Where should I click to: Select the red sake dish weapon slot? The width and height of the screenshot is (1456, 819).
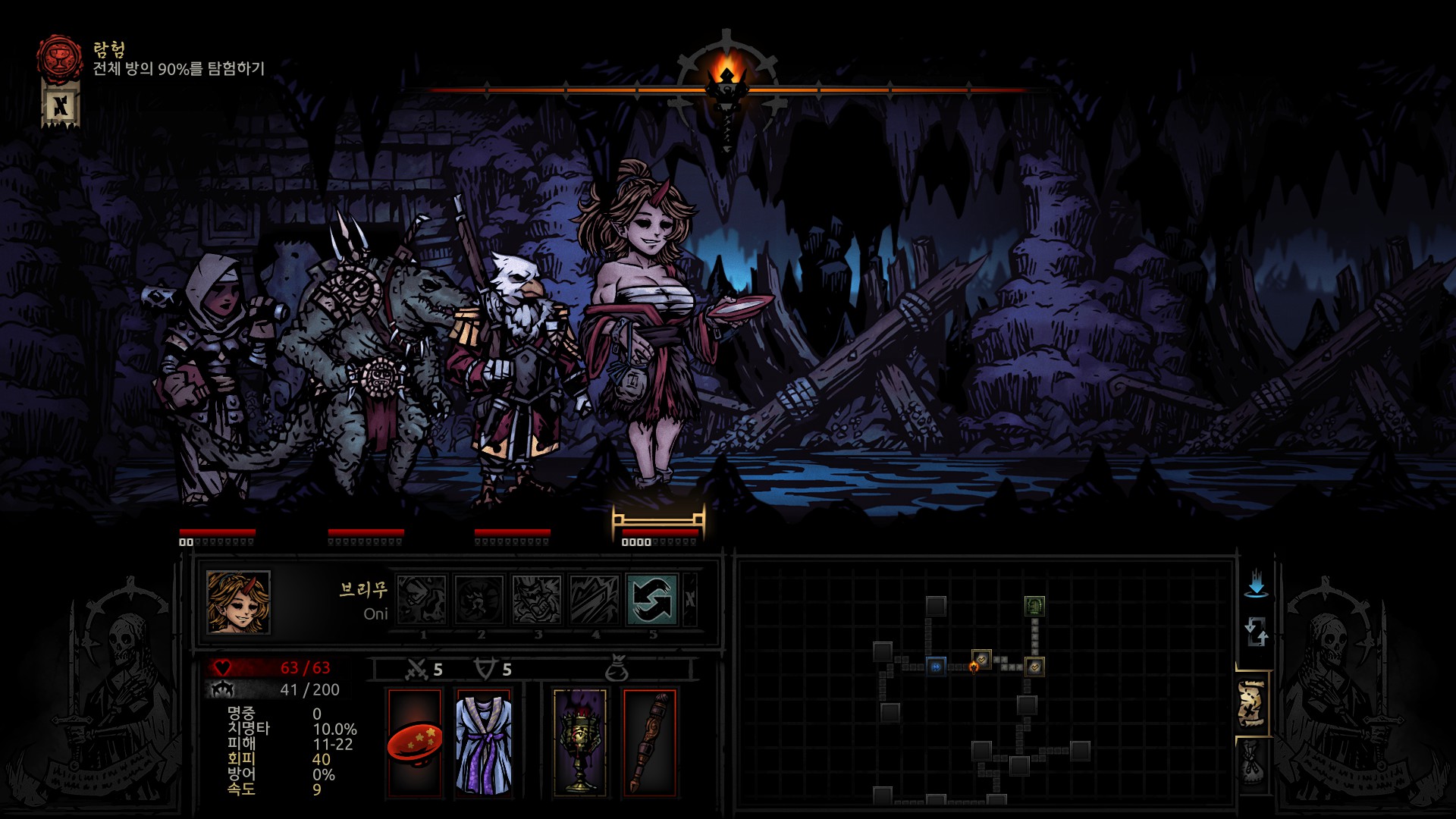[415, 743]
